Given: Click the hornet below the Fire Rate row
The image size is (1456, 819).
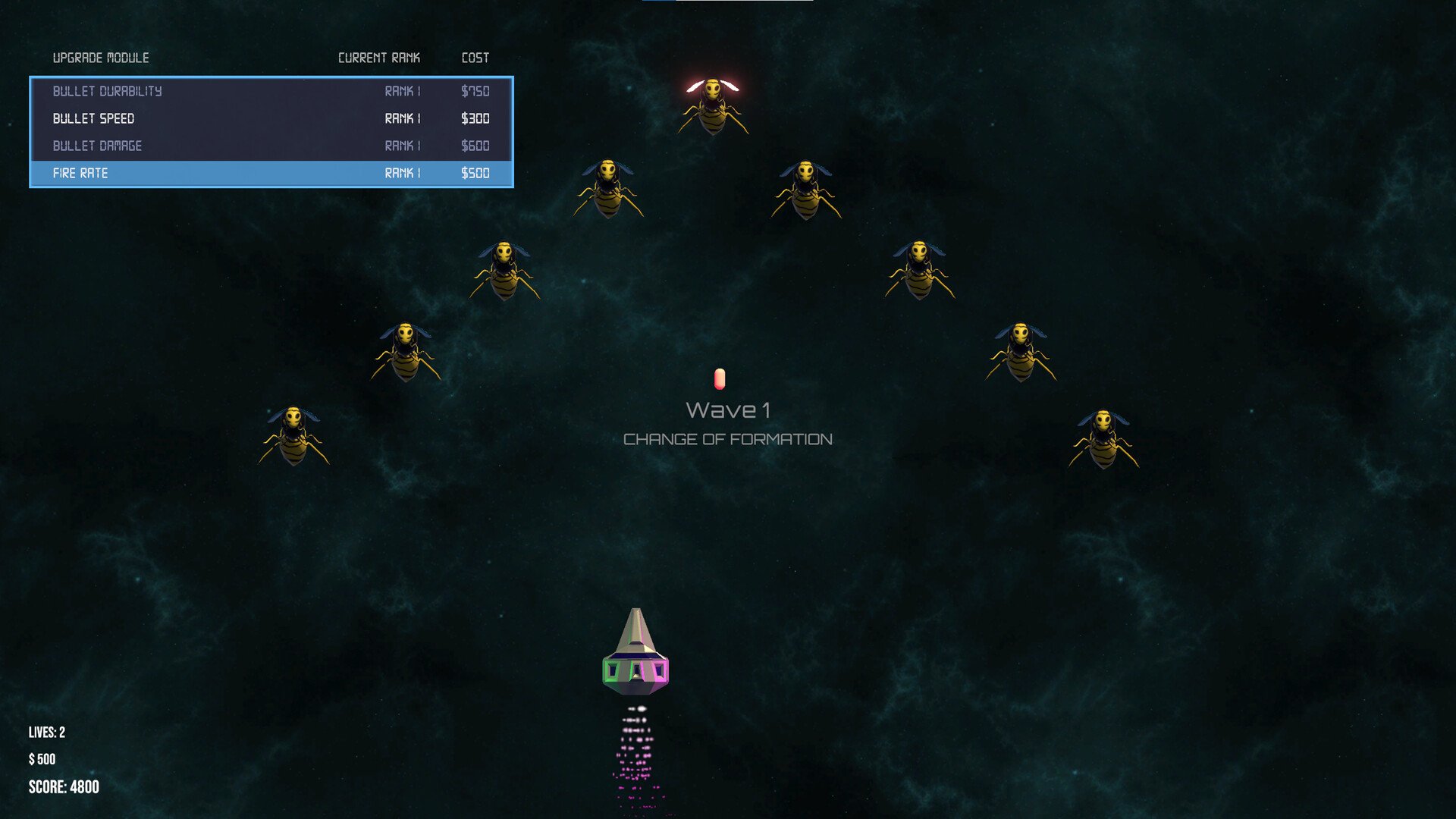Looking at the screenshot, I should point(504,269).
